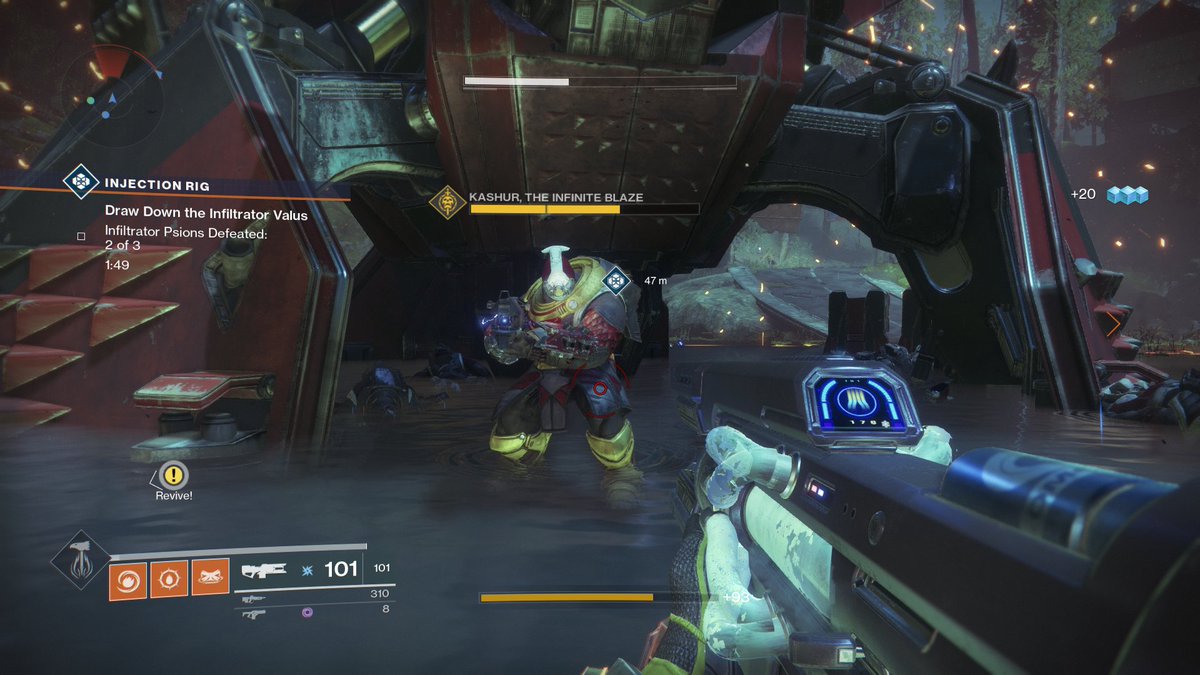The height and width of the screenshot is (675, 1200).
Task: Click the Revive marker with exclamation mark
Action: click(174, 475)
